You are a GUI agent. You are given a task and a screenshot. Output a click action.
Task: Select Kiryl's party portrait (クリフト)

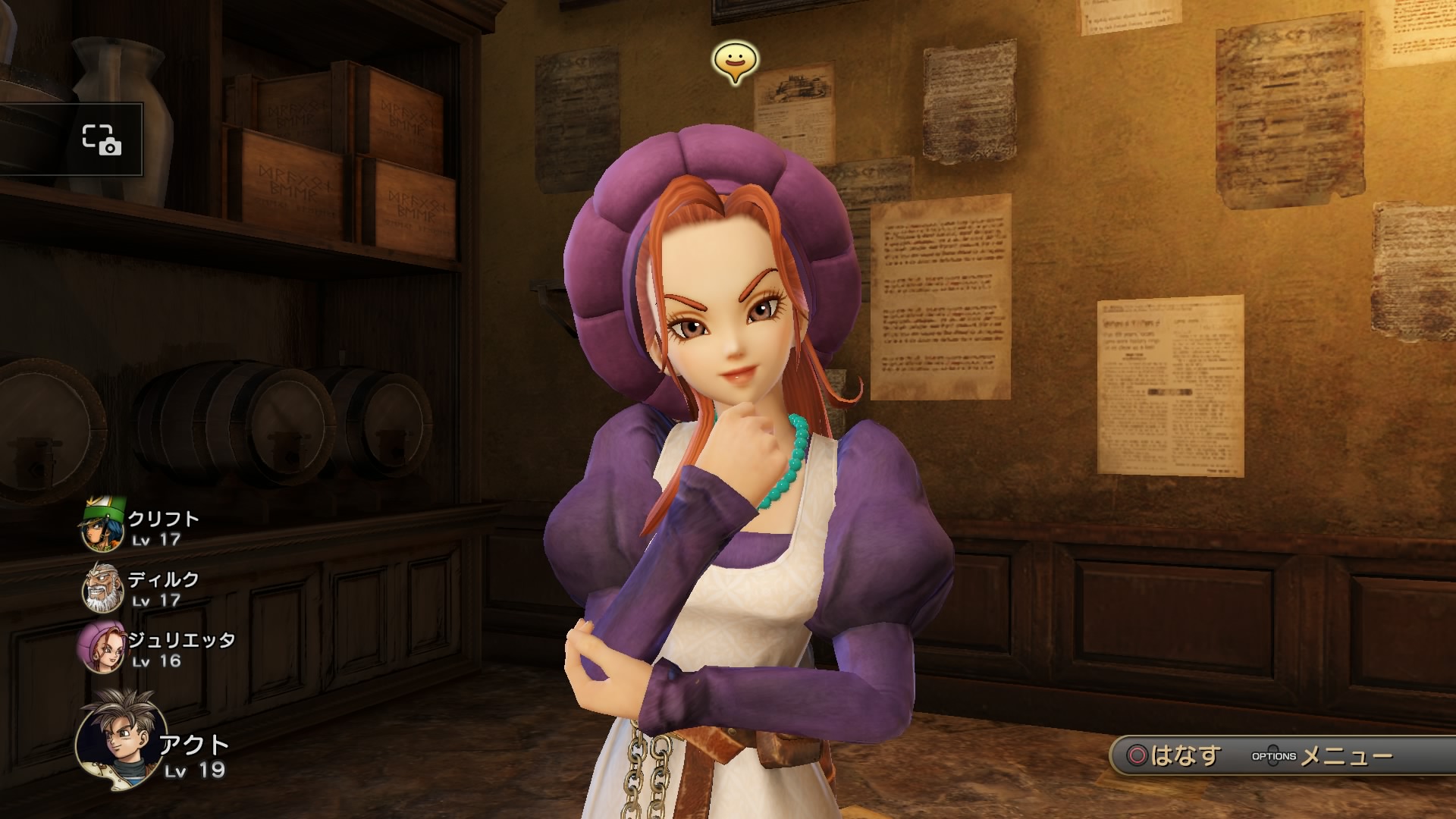click(x=102, y=526)
